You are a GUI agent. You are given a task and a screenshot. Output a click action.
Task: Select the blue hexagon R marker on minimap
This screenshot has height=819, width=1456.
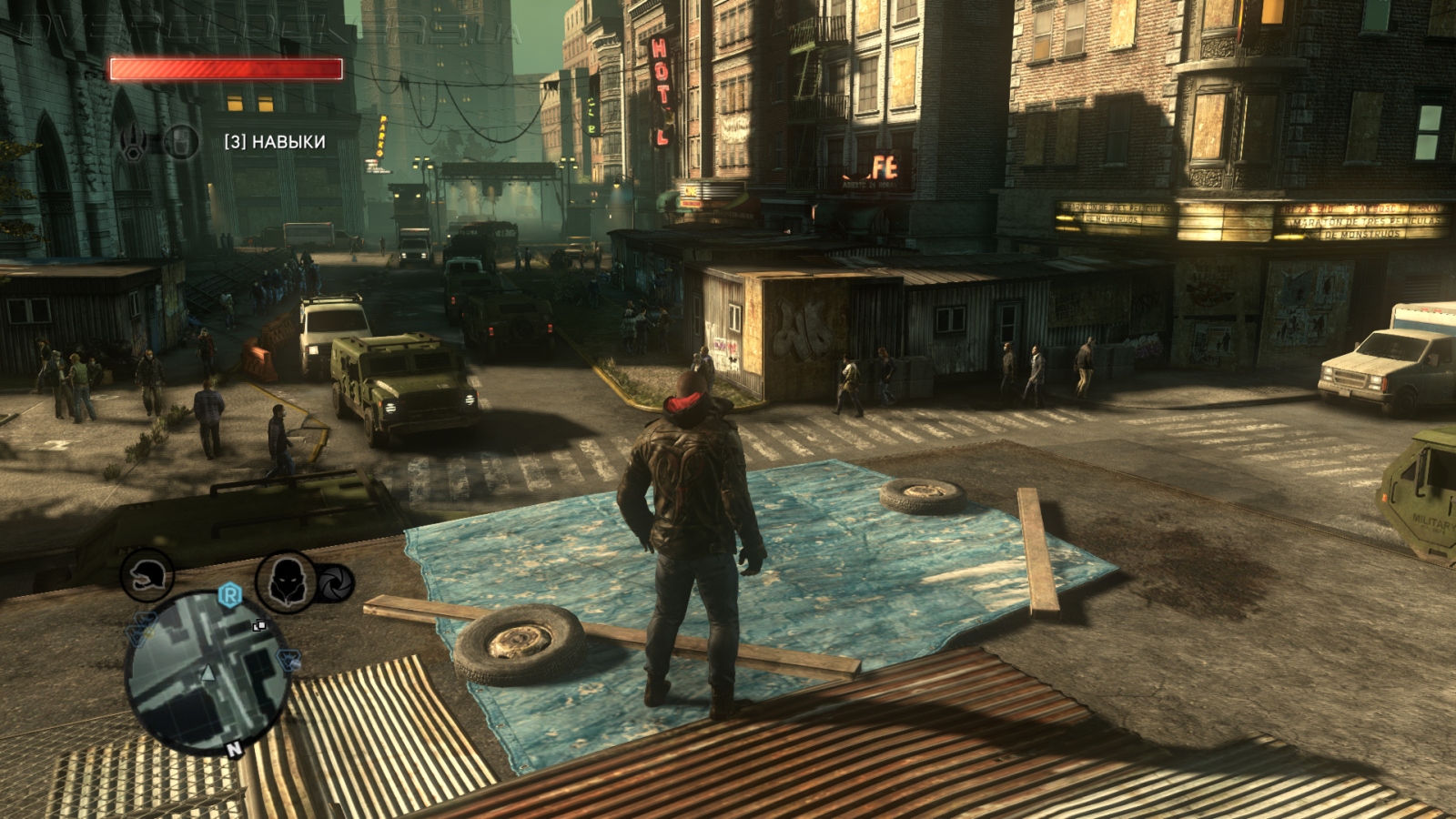point(231,596)
